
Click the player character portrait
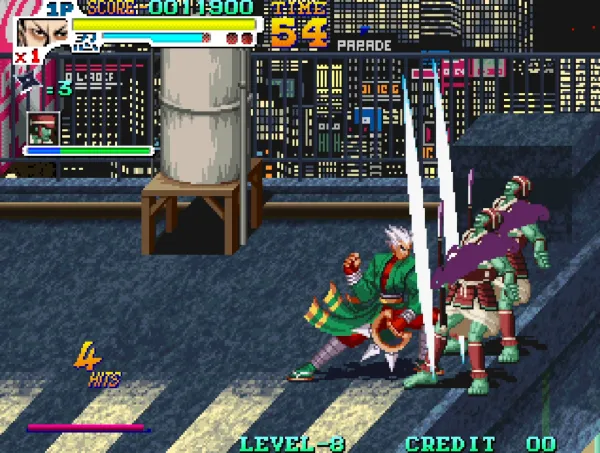pyautogui.click(x=41, y=31)
